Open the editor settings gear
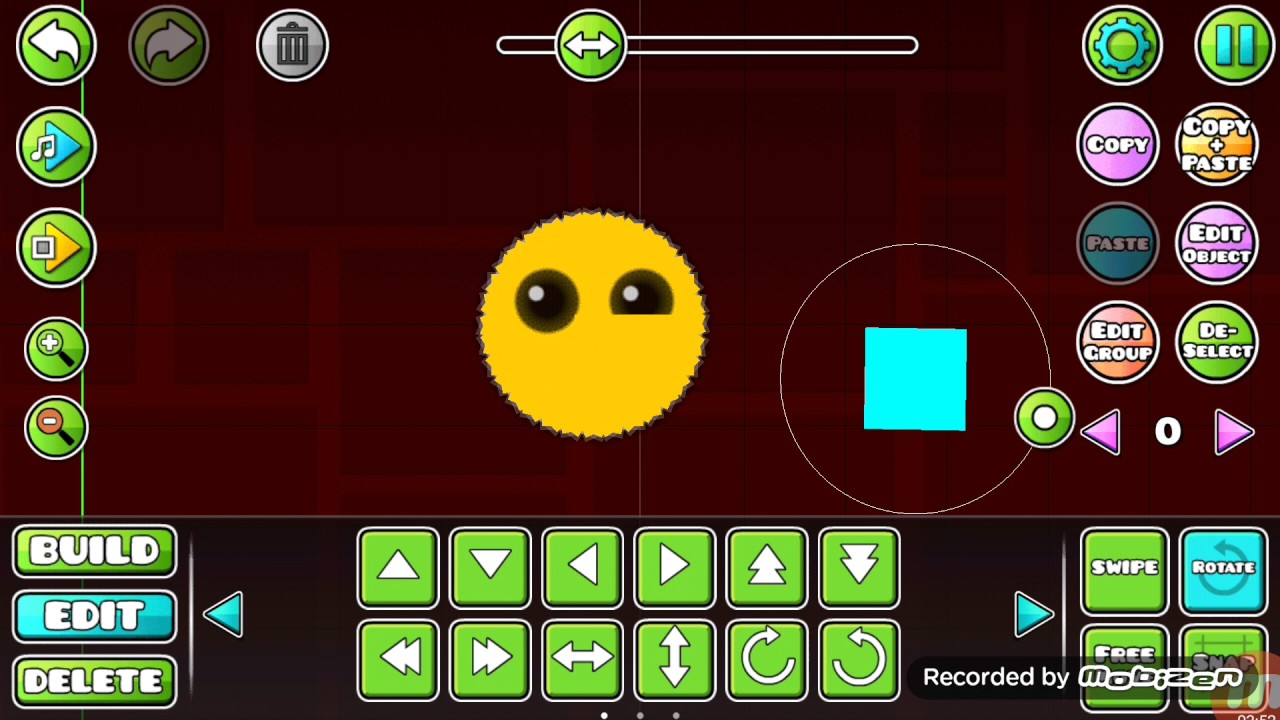Screen dimensions: 1280x720 [x=1122, y=44]
